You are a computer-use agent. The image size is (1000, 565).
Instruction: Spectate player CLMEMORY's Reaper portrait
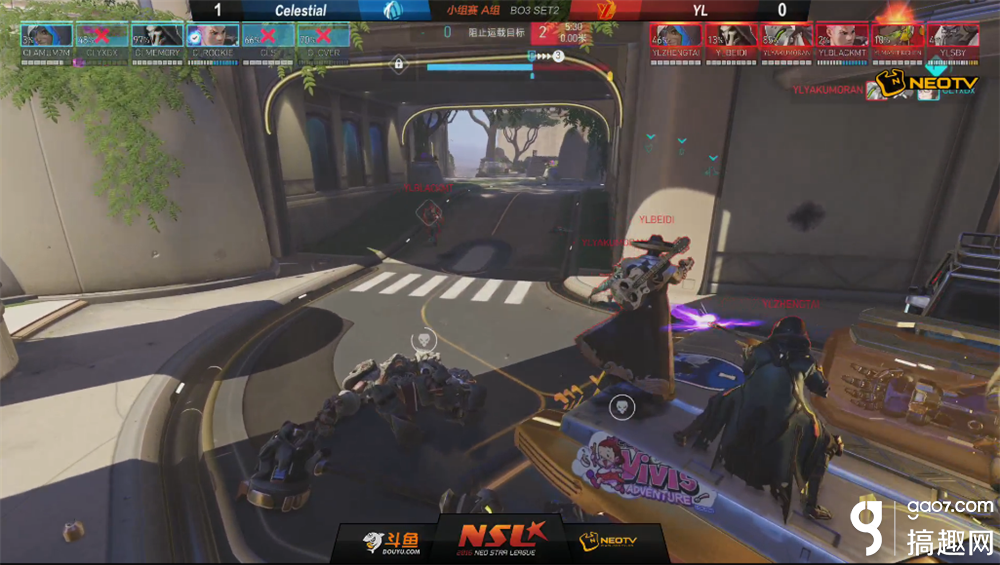click(x=158, y=38)
